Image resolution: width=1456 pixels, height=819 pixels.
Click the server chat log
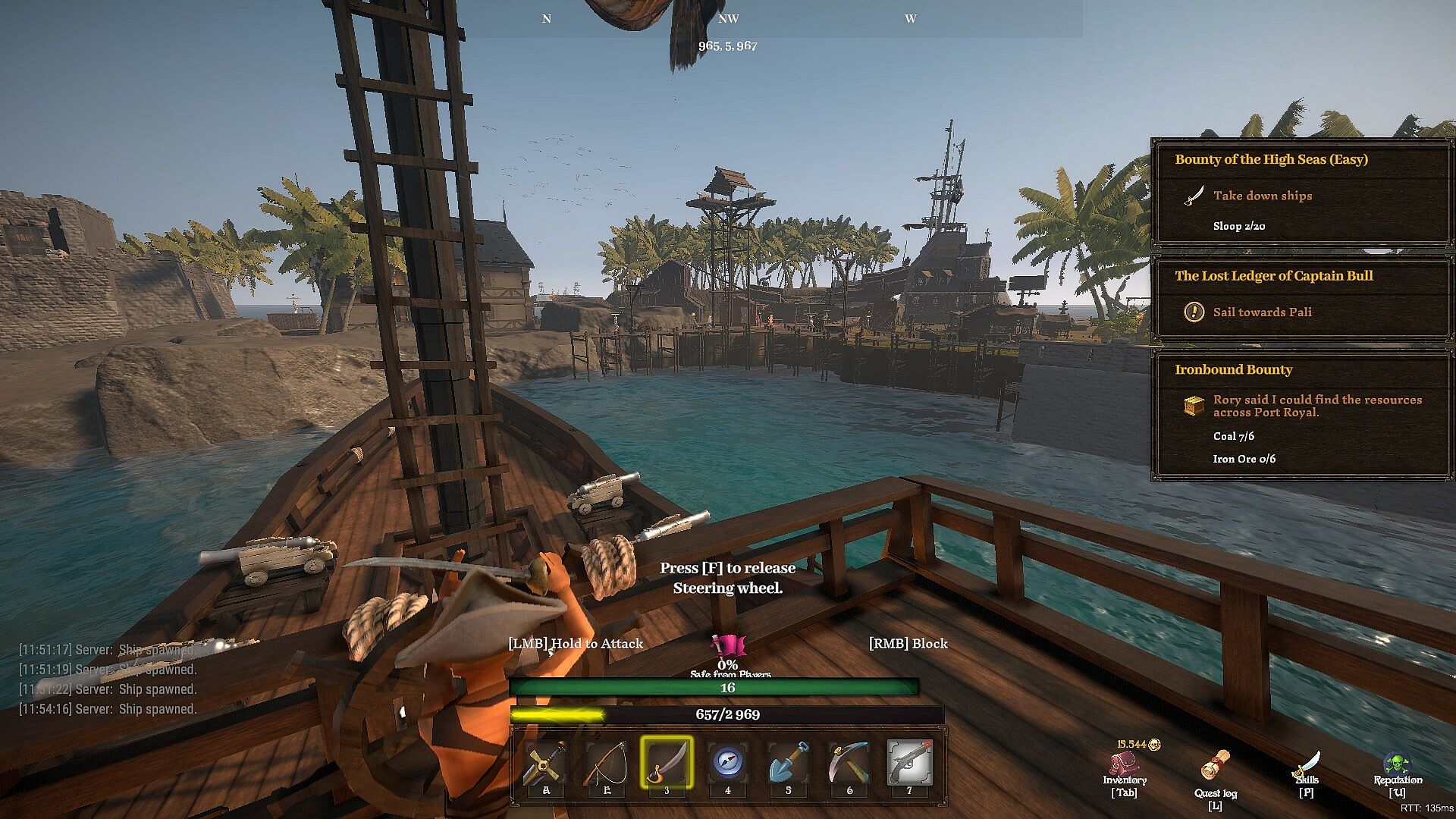pyautogui.click(x=108, y=679)
